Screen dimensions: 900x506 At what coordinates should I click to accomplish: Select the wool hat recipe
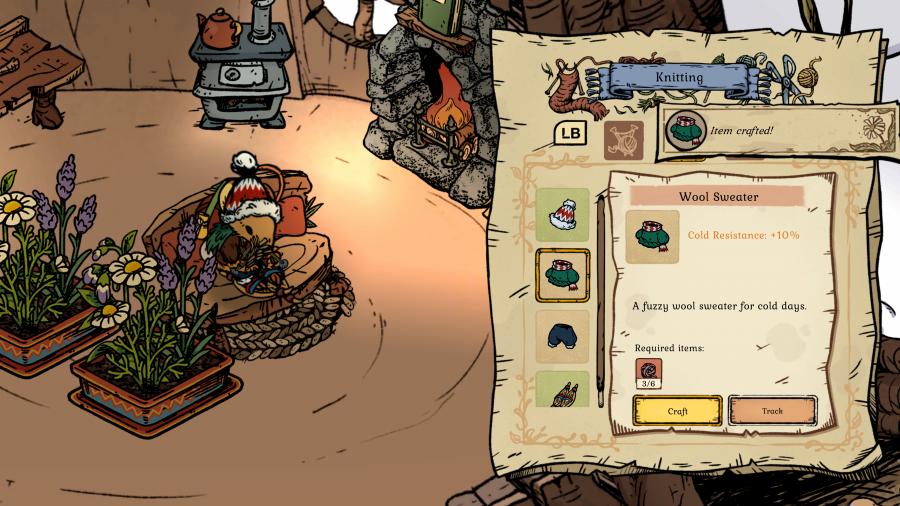562,214
